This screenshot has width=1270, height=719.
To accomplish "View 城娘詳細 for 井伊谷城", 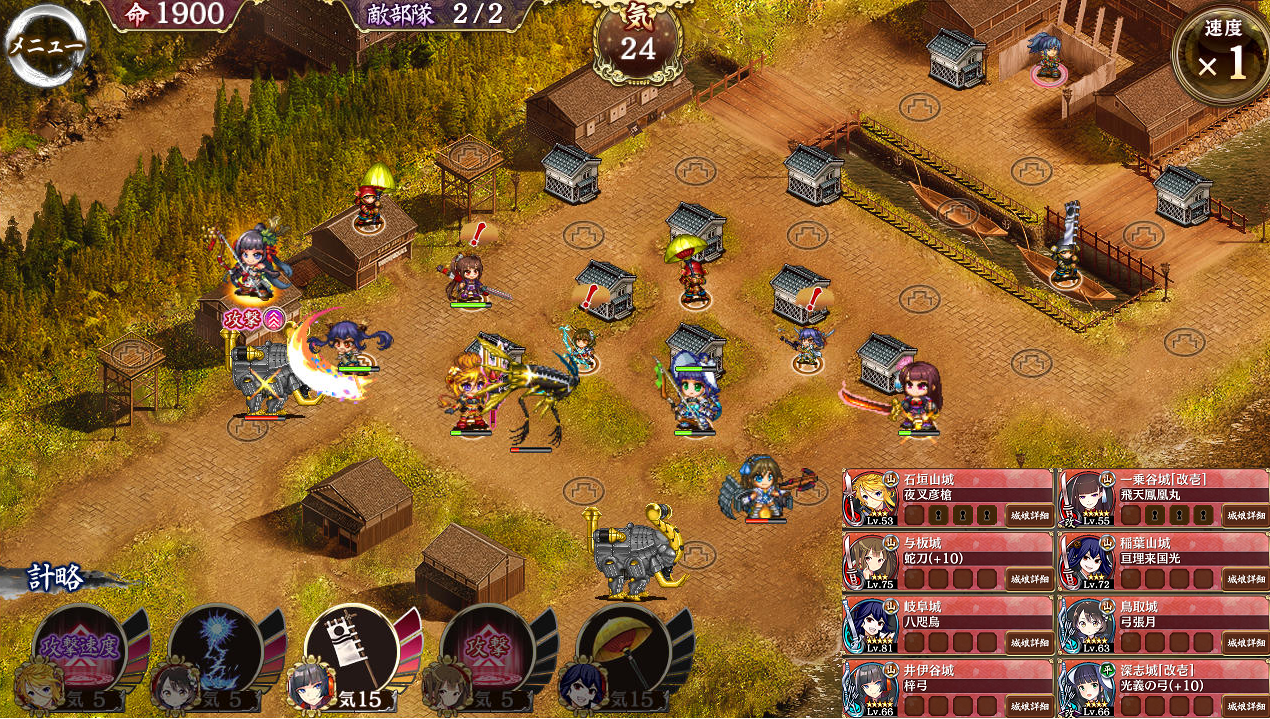I will (1028, 705).
